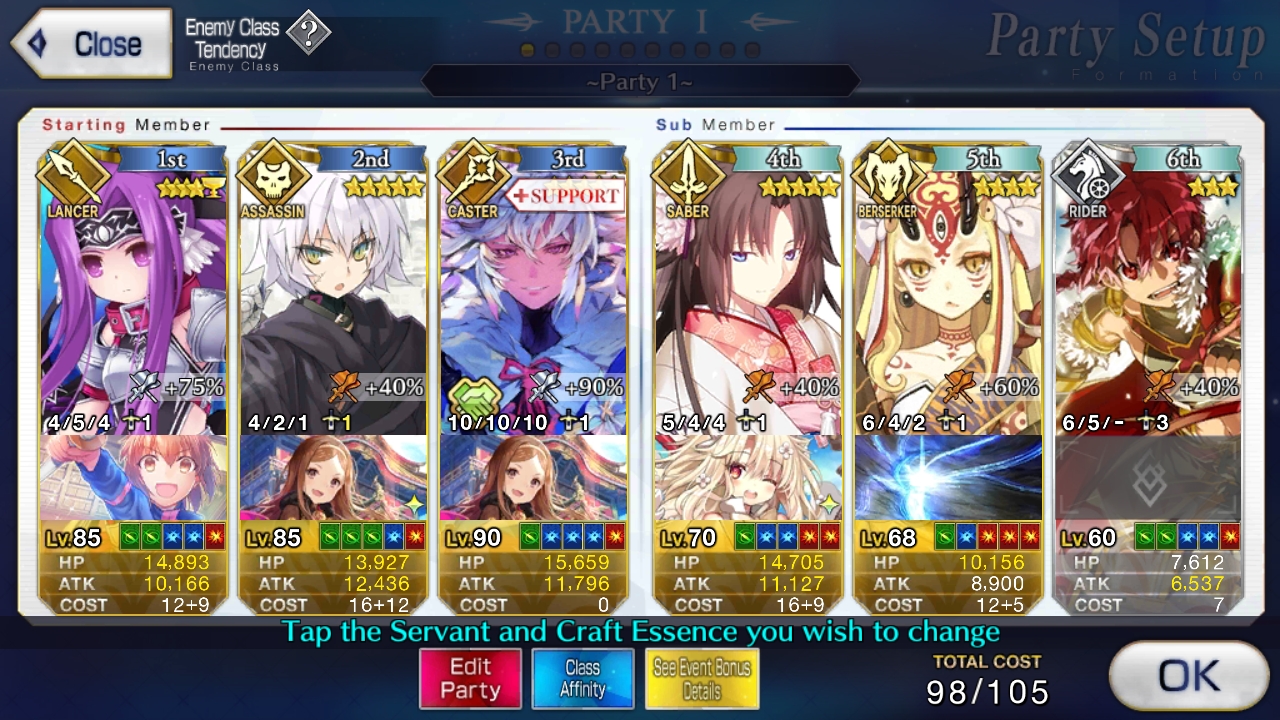Image resolution: width=1280 pixels, height=720 pixels.
Task: Change the Assassin's Craft Essence
Action: (333, 478)
